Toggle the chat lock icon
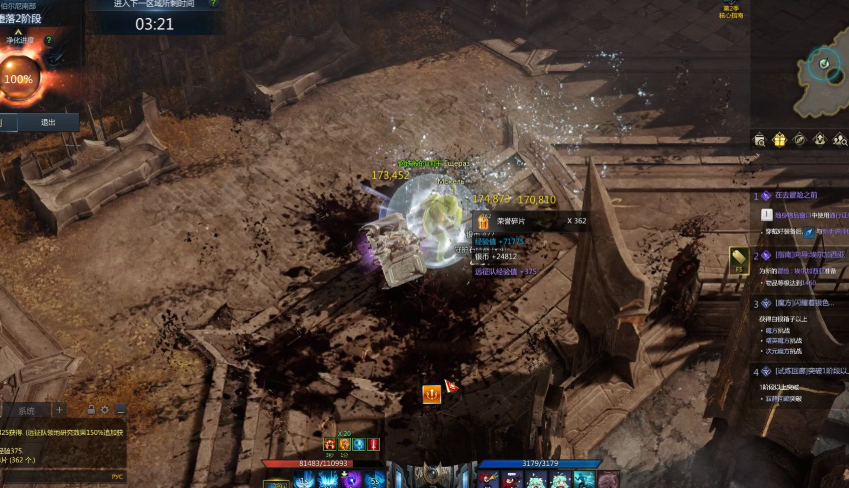This screenshot has width=849, height=488. [91, 410]
